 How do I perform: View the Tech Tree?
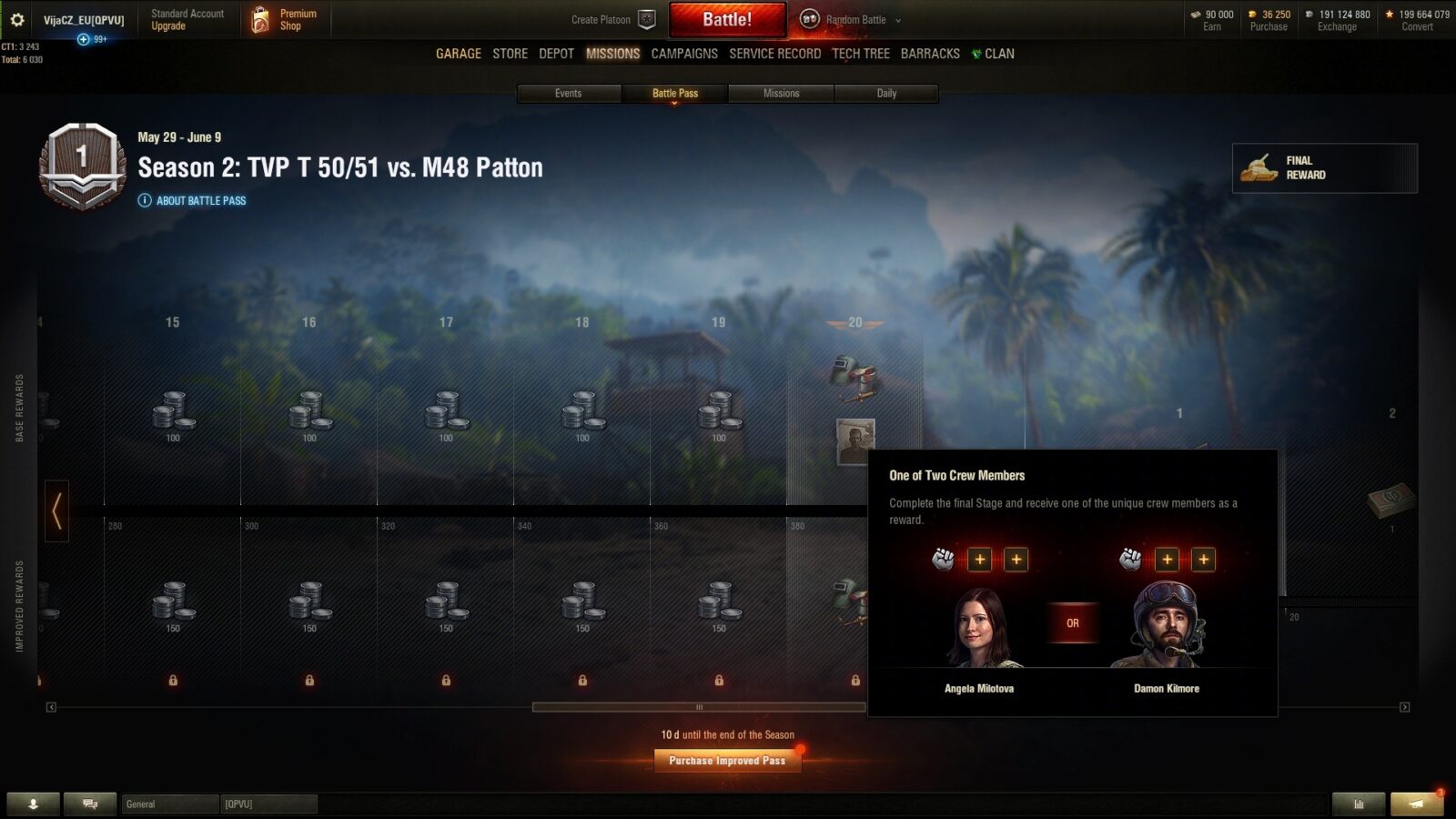click(861, 54)
